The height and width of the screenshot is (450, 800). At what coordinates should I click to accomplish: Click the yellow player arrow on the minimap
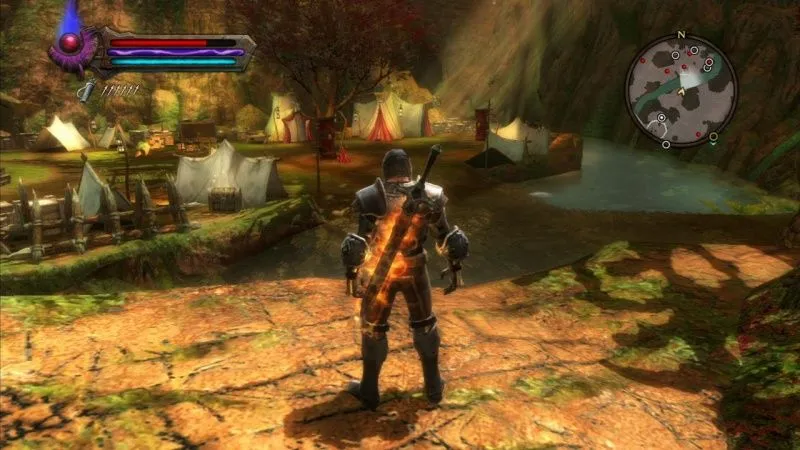(679, 91)
